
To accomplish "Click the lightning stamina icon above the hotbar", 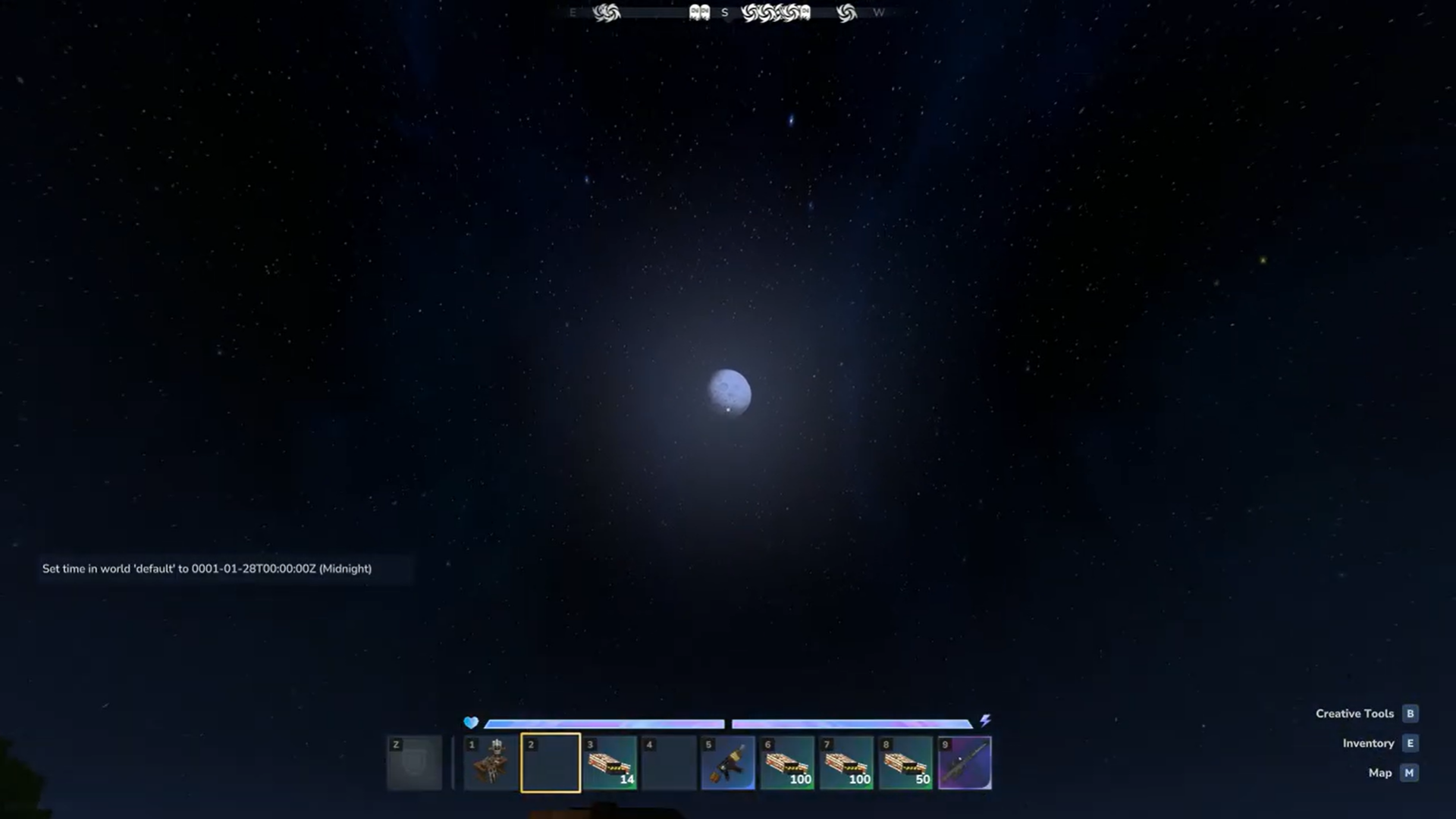I will [x=985, y=721].
